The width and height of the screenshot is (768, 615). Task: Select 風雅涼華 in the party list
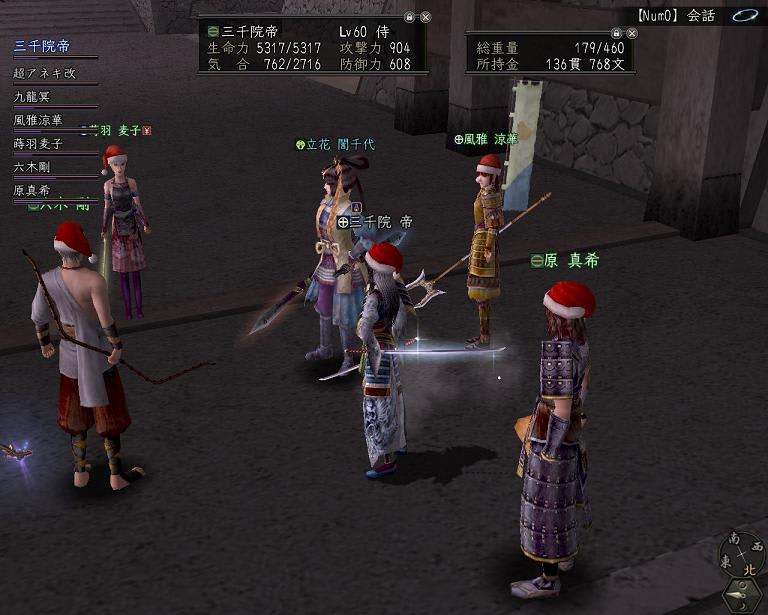pyautogui.click(x=38, y=121)
